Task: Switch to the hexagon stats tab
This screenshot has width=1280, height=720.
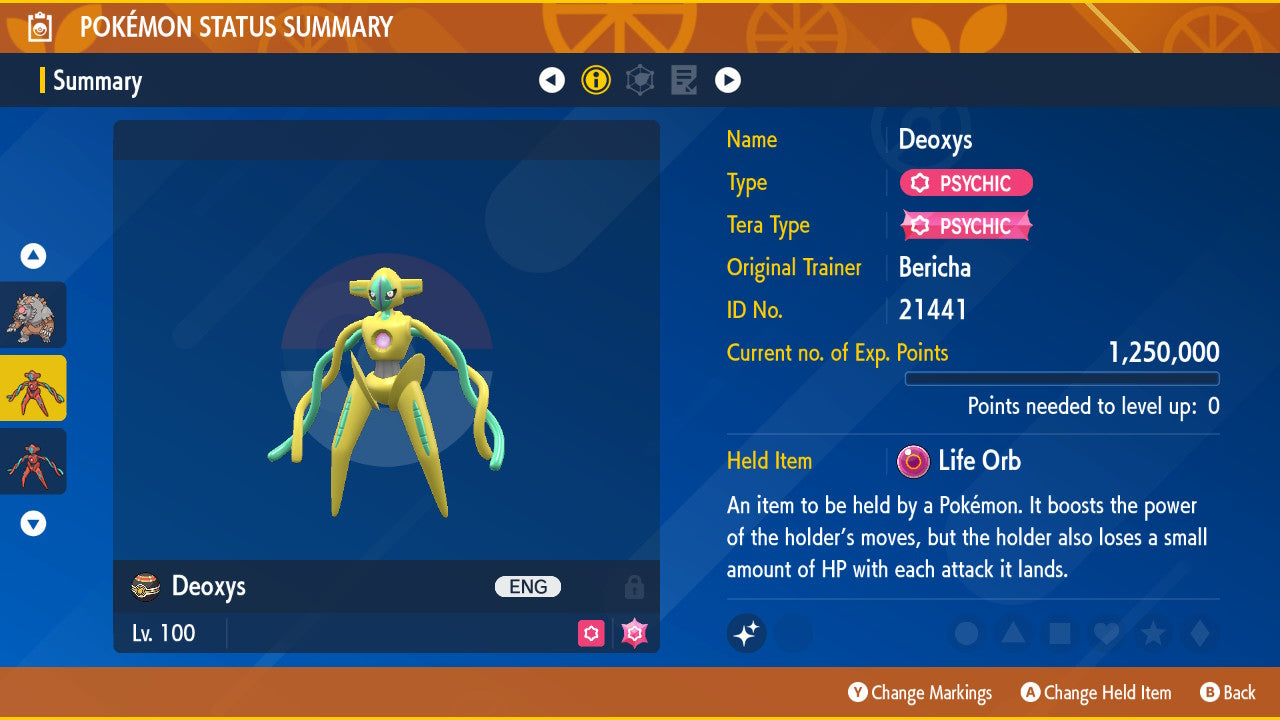Action: tap(640, 80)
